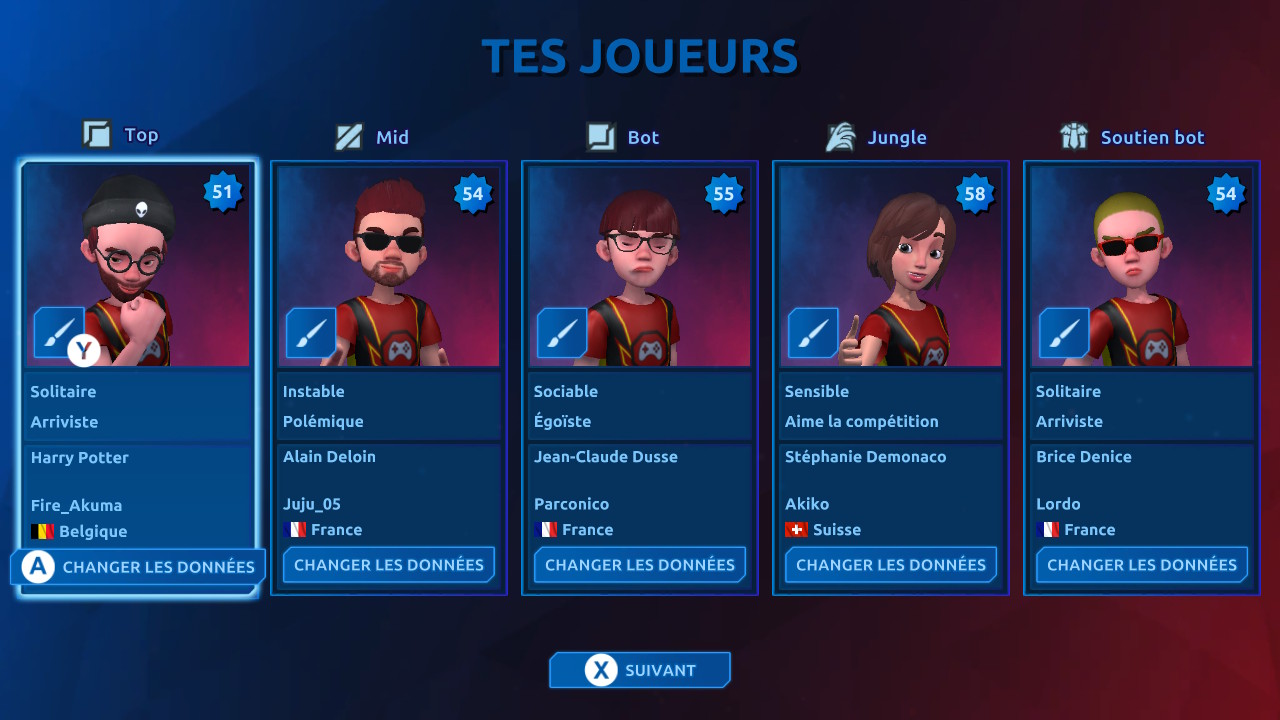This screenshot has height=720, width=1280.
Task: Customize the Bot player's look via brush
Action: pyautogui.click(x=561, y=332)
